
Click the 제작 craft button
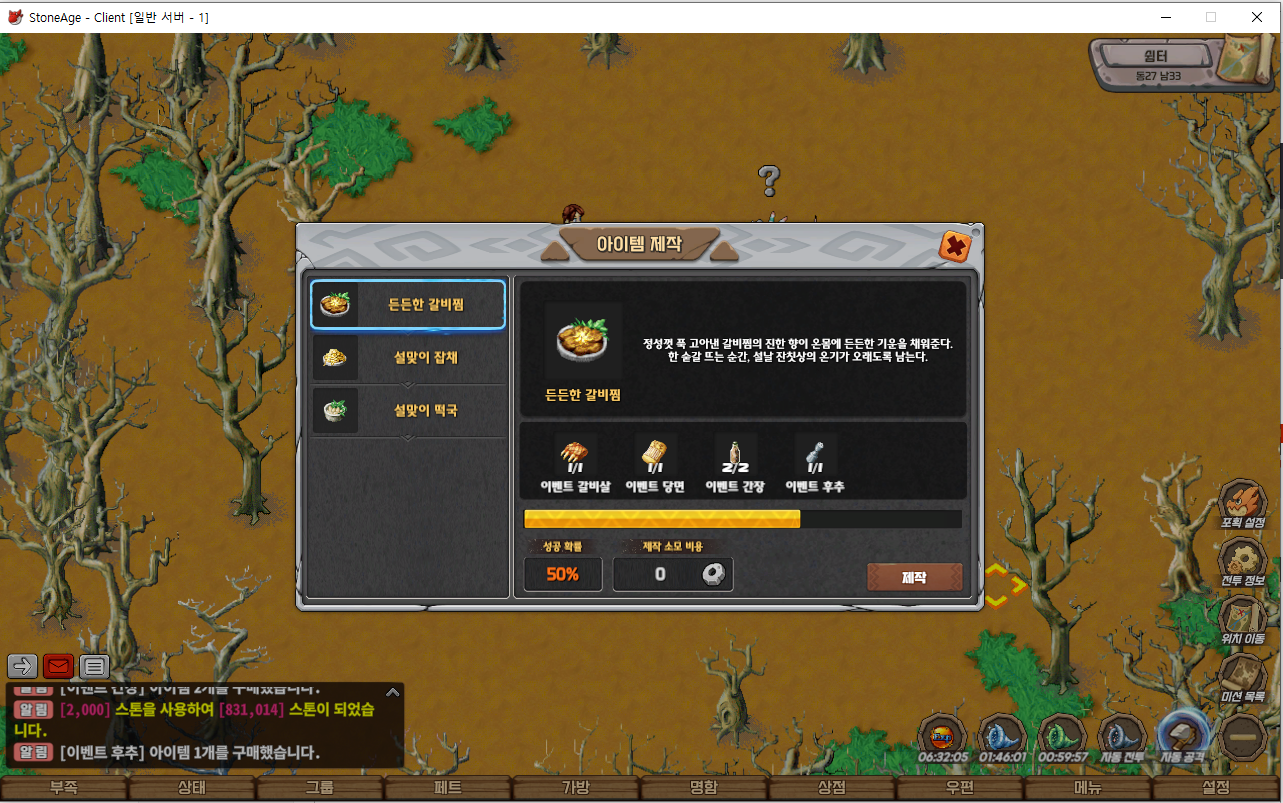(x=914, y=577)
